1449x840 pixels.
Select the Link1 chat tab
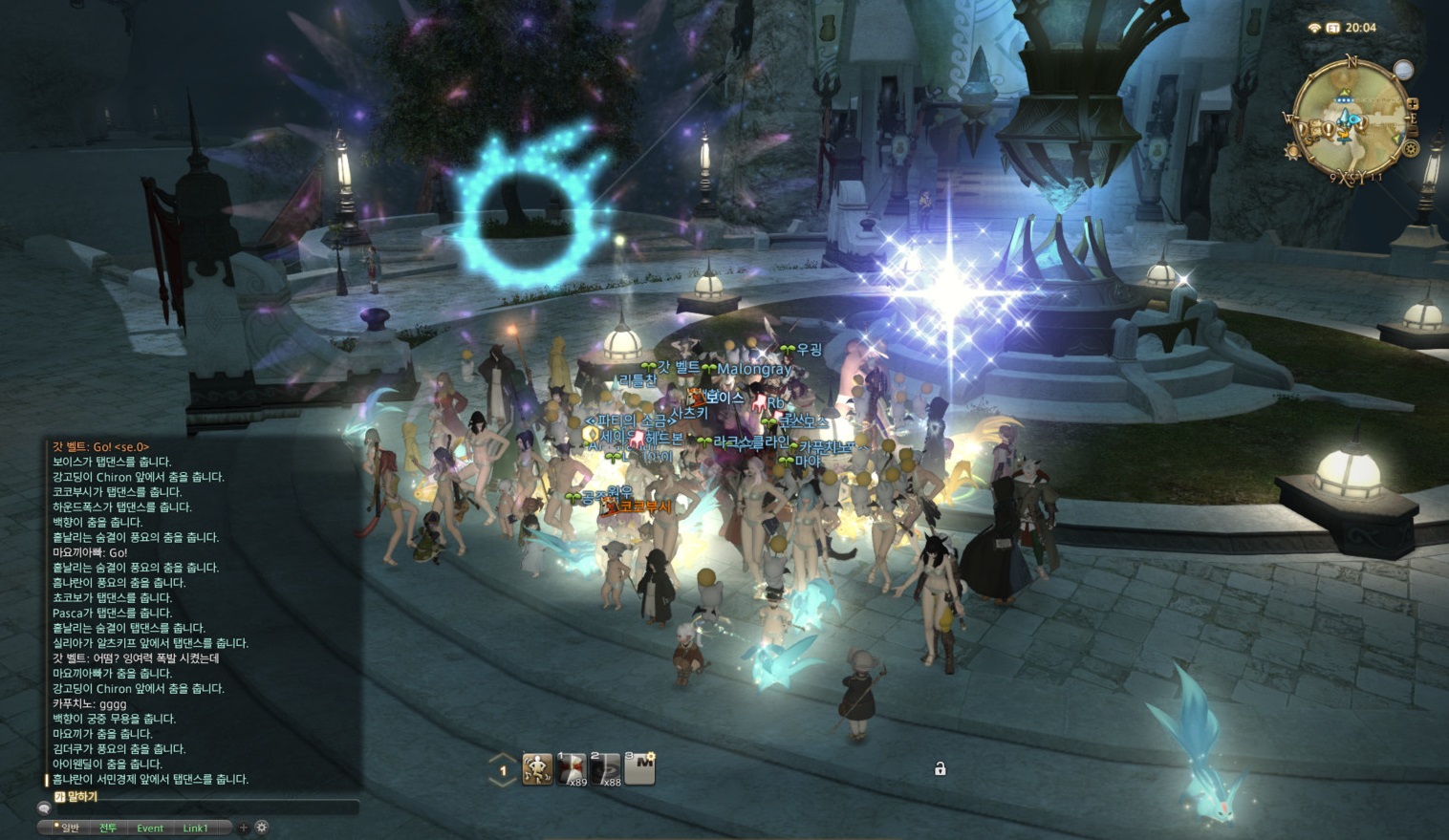195,828
